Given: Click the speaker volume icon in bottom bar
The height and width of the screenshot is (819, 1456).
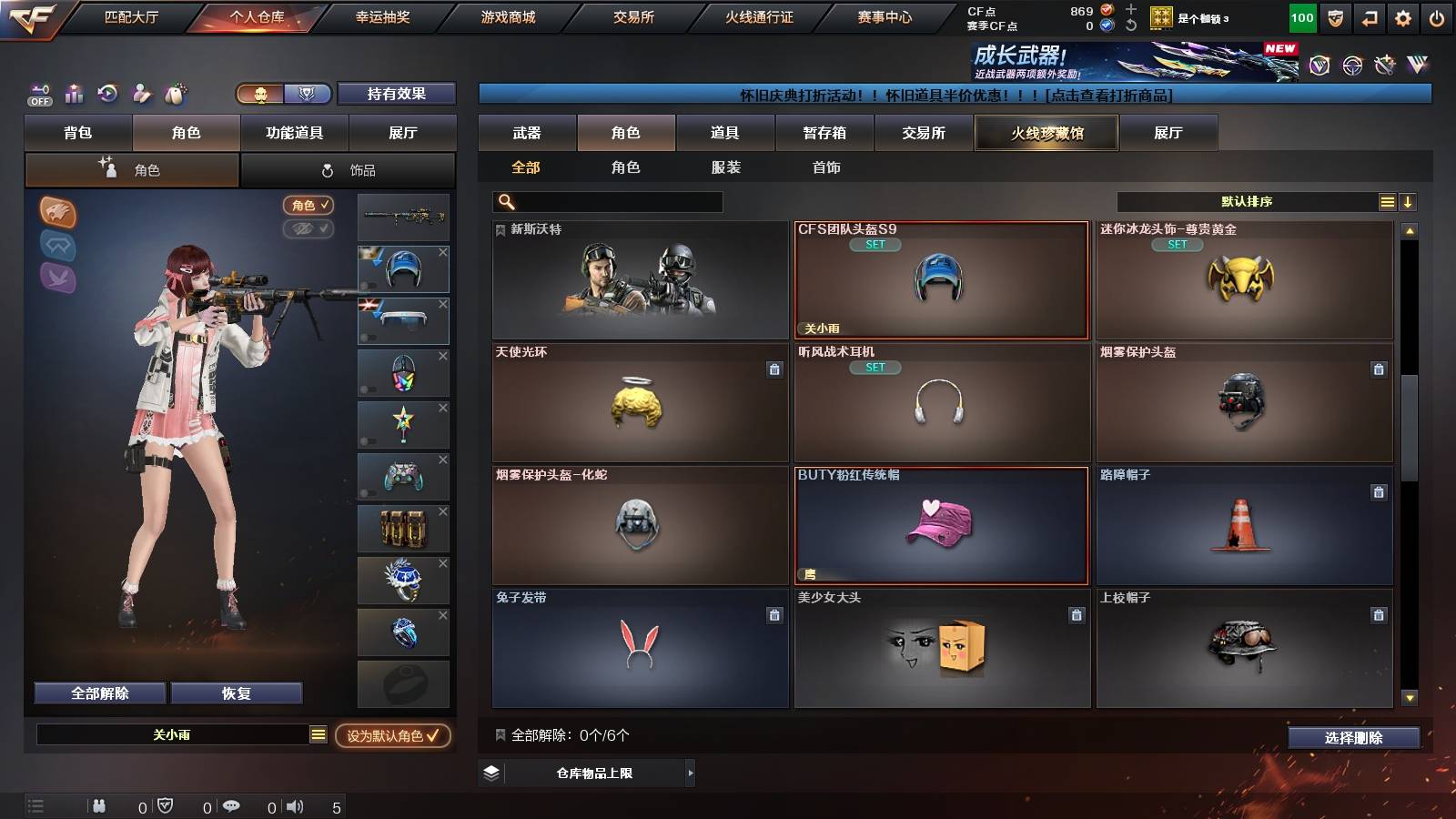Looking at the screenshot, I should [x=297, y=805].
